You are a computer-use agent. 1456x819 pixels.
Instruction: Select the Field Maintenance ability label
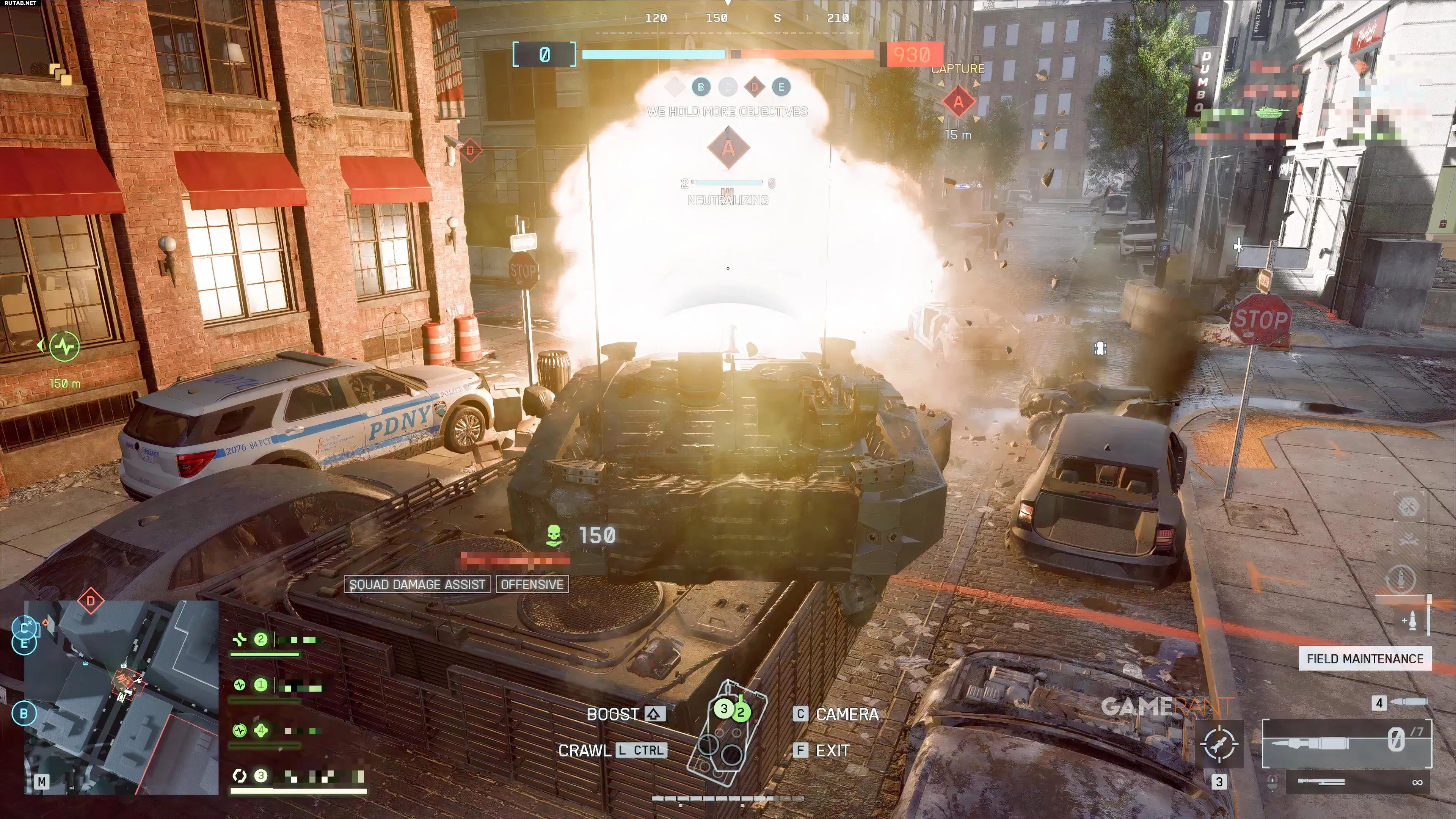[1365, 659]
